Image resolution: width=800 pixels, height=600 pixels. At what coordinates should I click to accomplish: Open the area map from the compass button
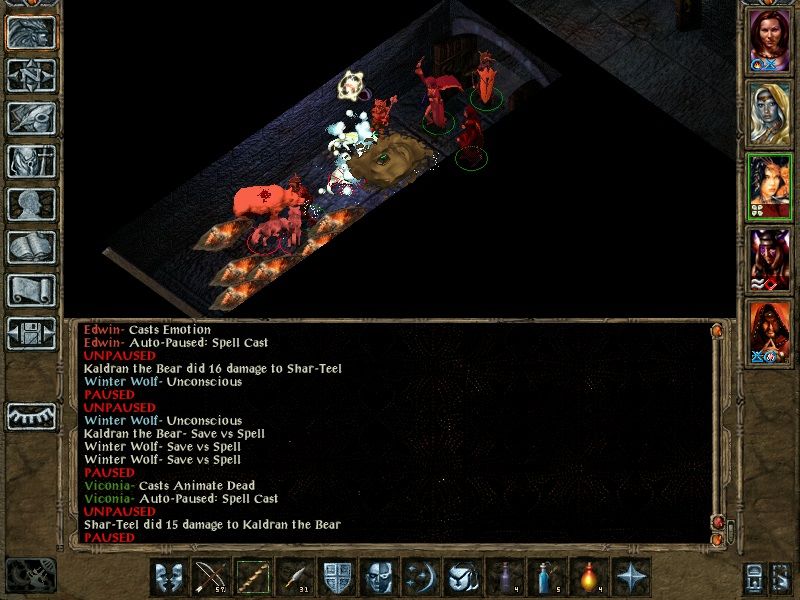(30, 76)
